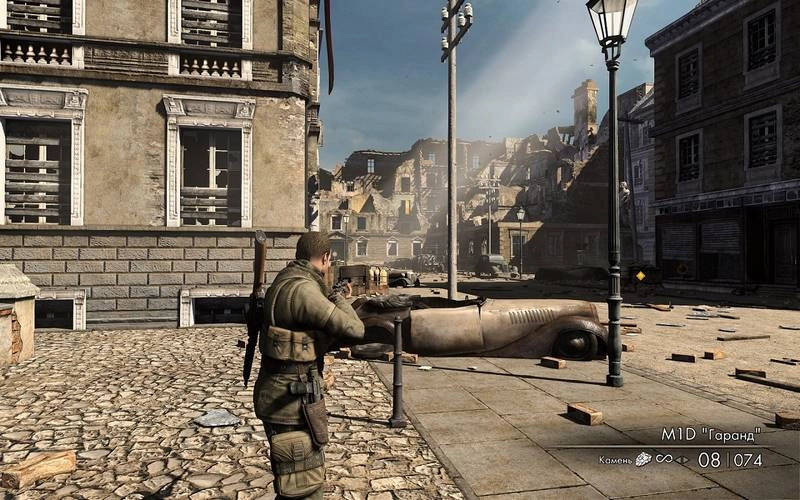
Task: Click the item switch arrows beside the rock
Action: (683, 460)
